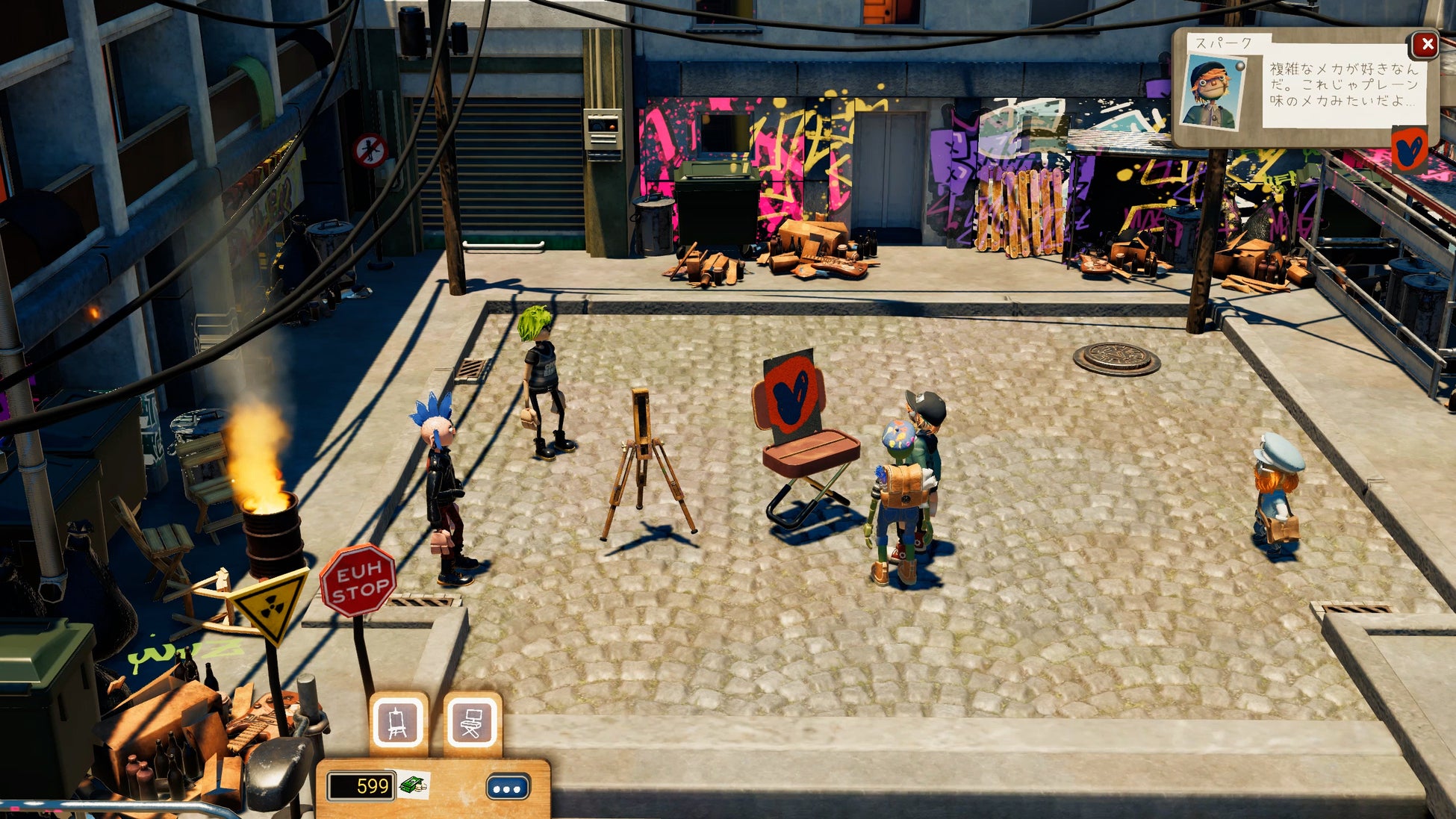Click スパーク's character portrait
The height and width of the screenshot is (819, 1456).
coord(1213,93)
